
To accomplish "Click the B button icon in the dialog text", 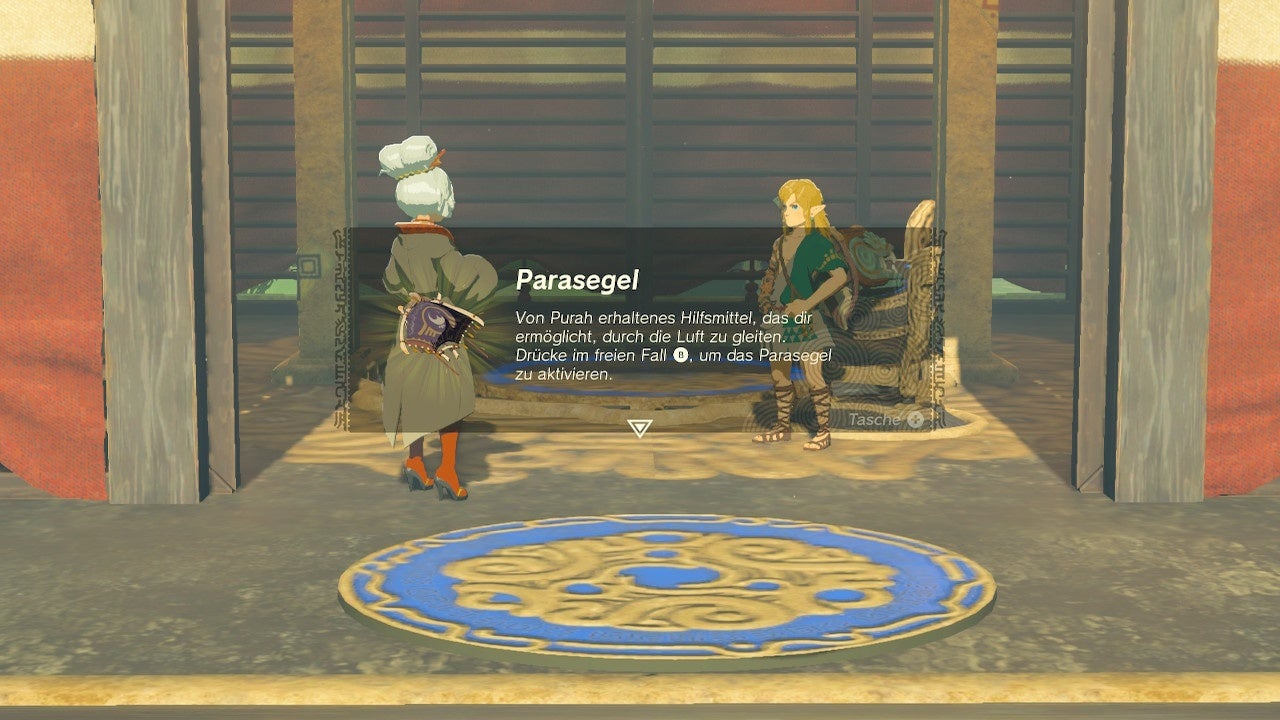I will coord(680,355).
